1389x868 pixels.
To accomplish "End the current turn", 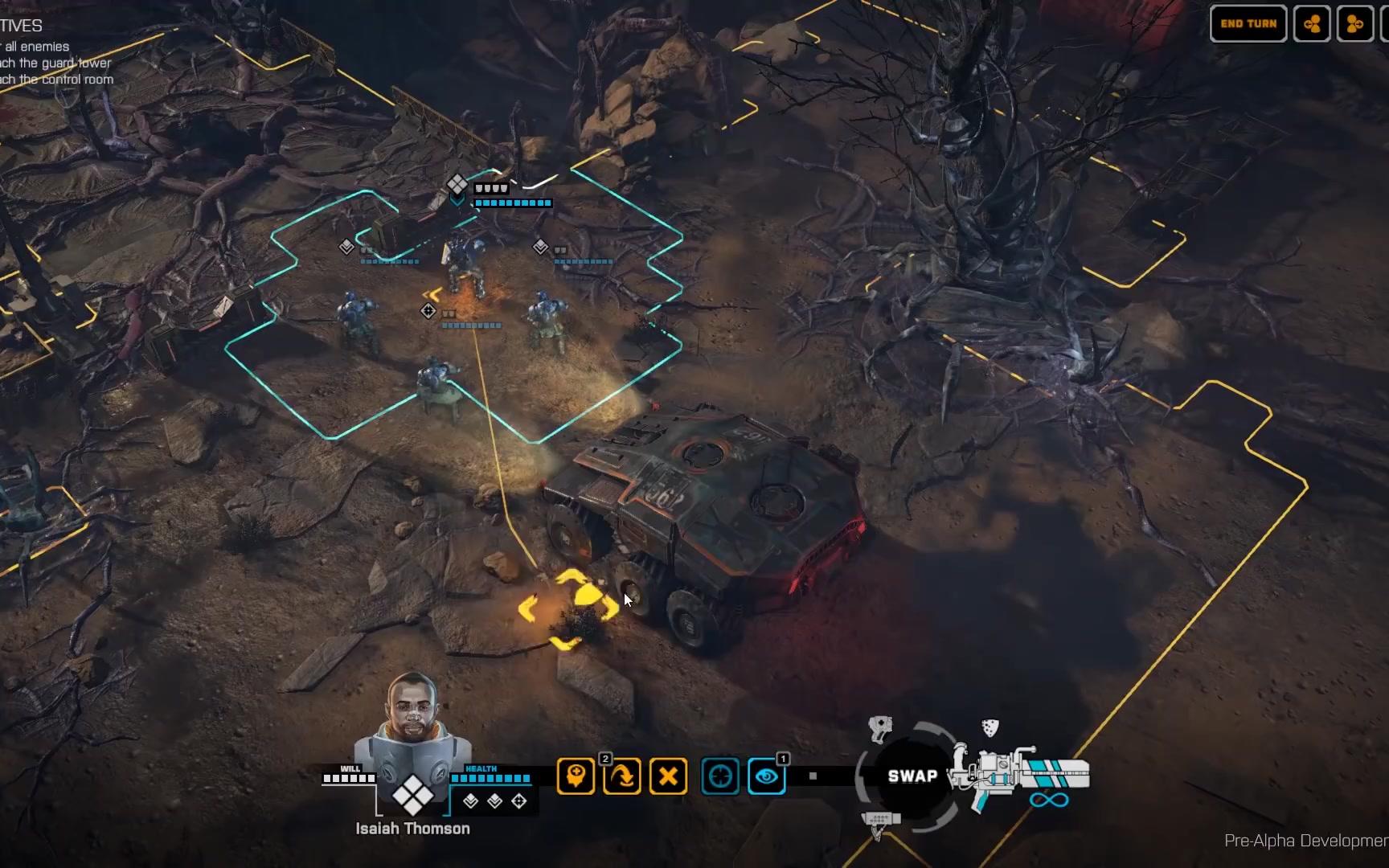I will pos(1248,24).
